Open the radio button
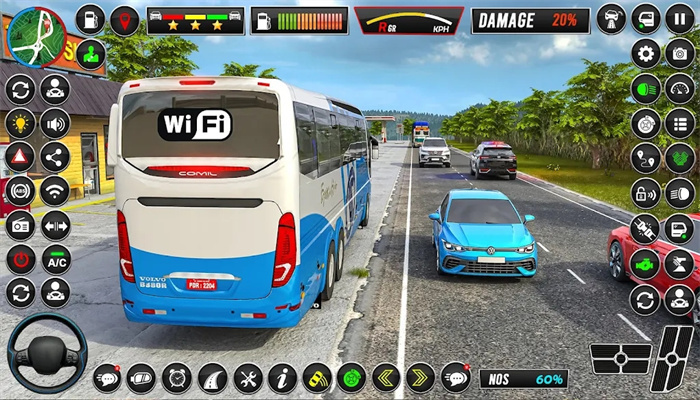The height and width of the screenshot is (400, 700). 20,226
